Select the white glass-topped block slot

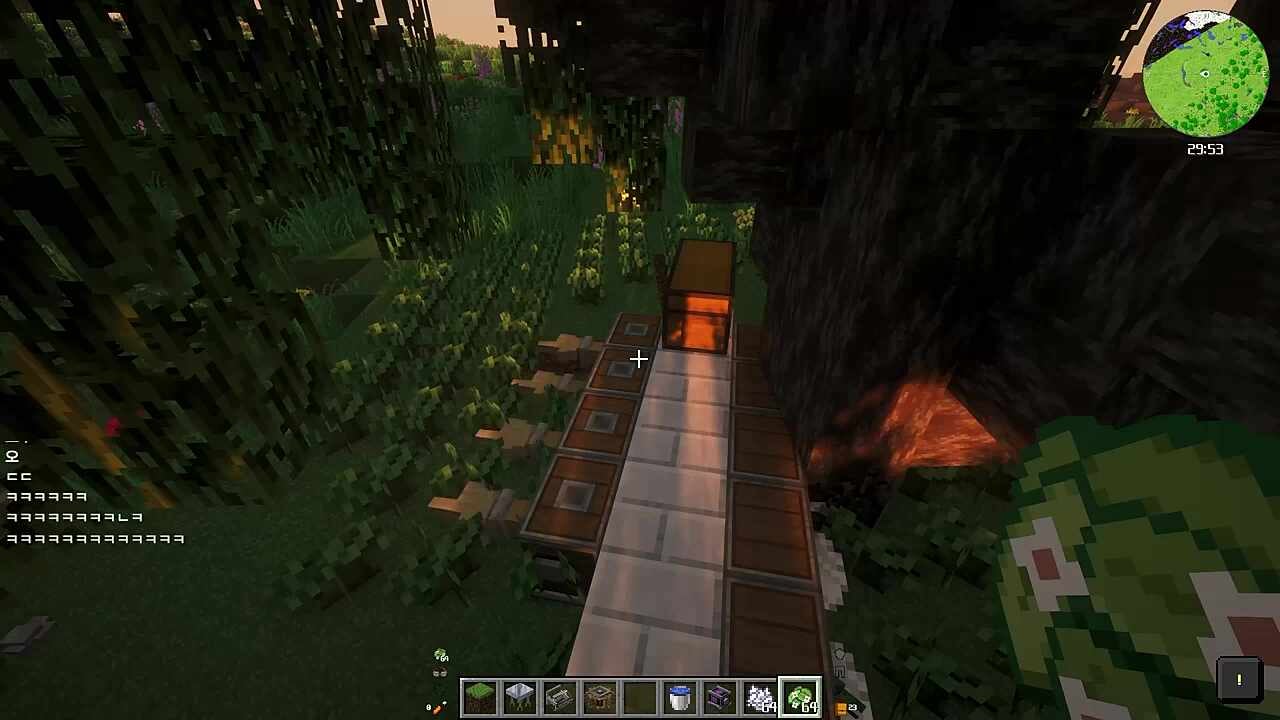pyautogui.click(x=520, y=697)
